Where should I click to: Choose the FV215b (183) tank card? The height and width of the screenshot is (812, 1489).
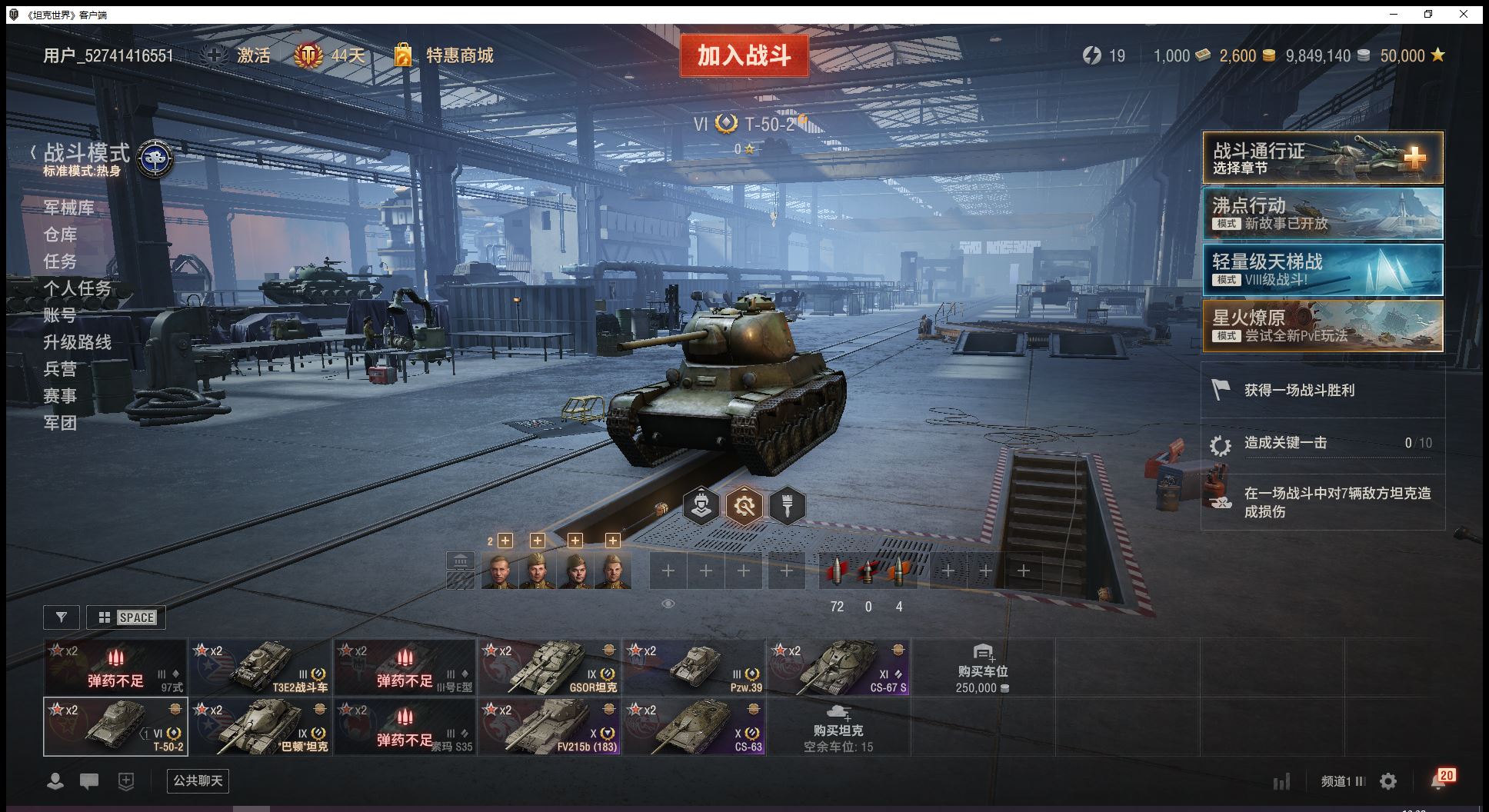point(549,726)
